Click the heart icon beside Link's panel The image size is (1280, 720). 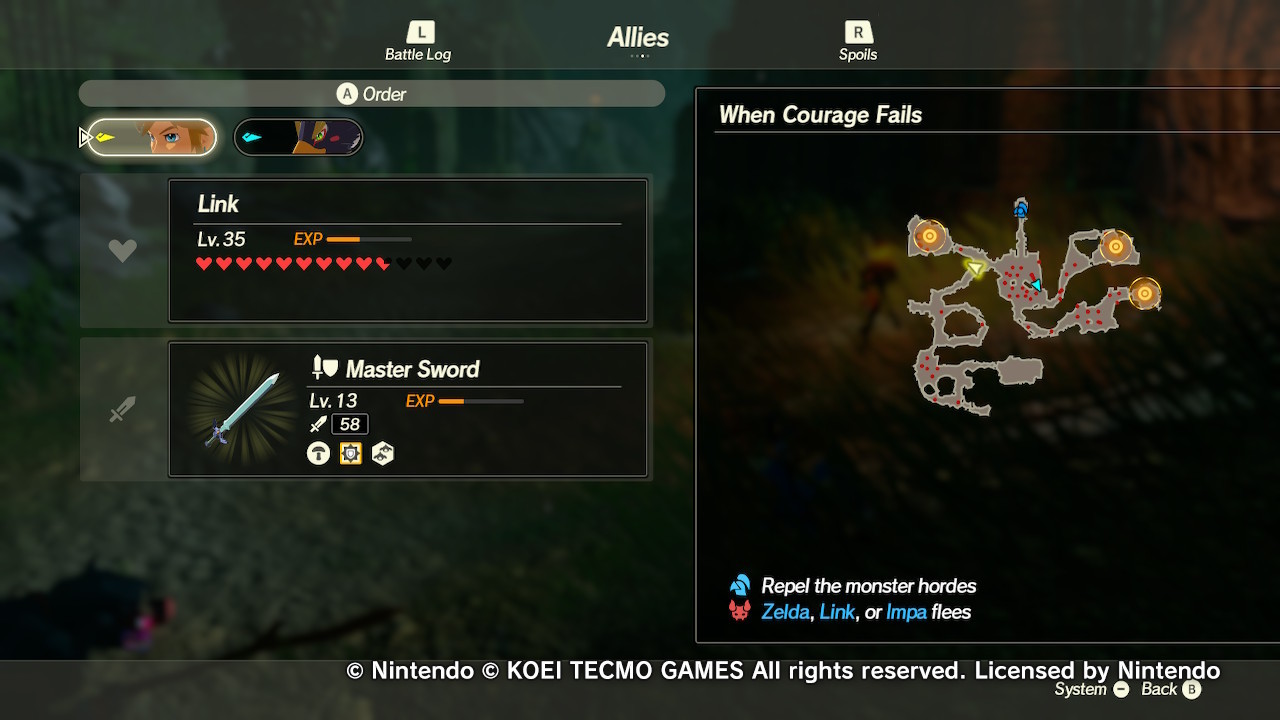point(122,249)
